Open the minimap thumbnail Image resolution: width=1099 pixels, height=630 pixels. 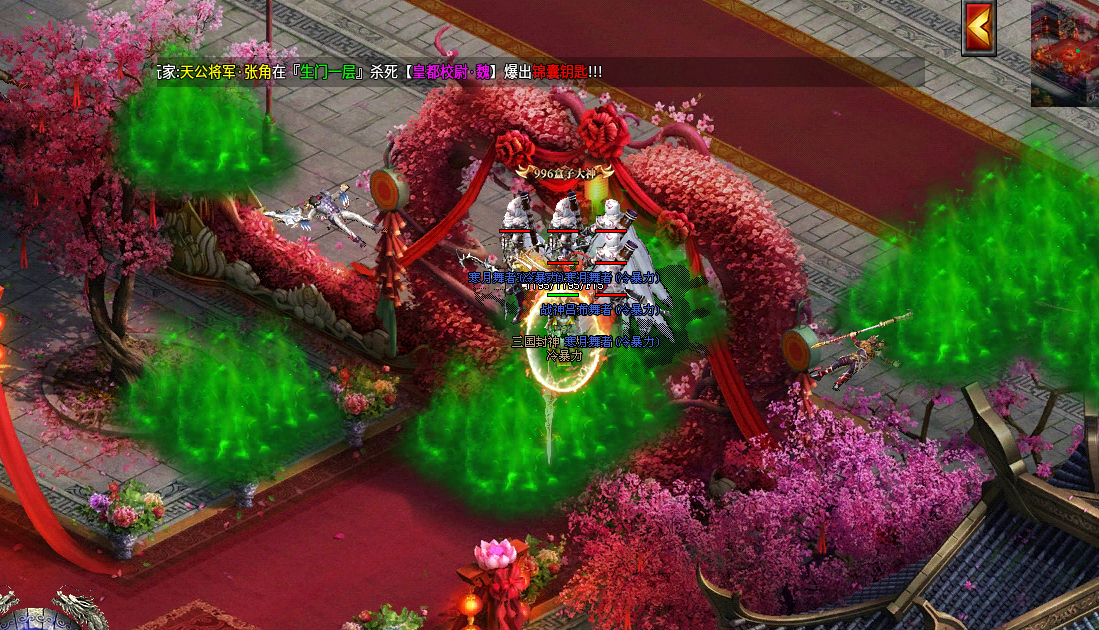(x=1065, y=53)
